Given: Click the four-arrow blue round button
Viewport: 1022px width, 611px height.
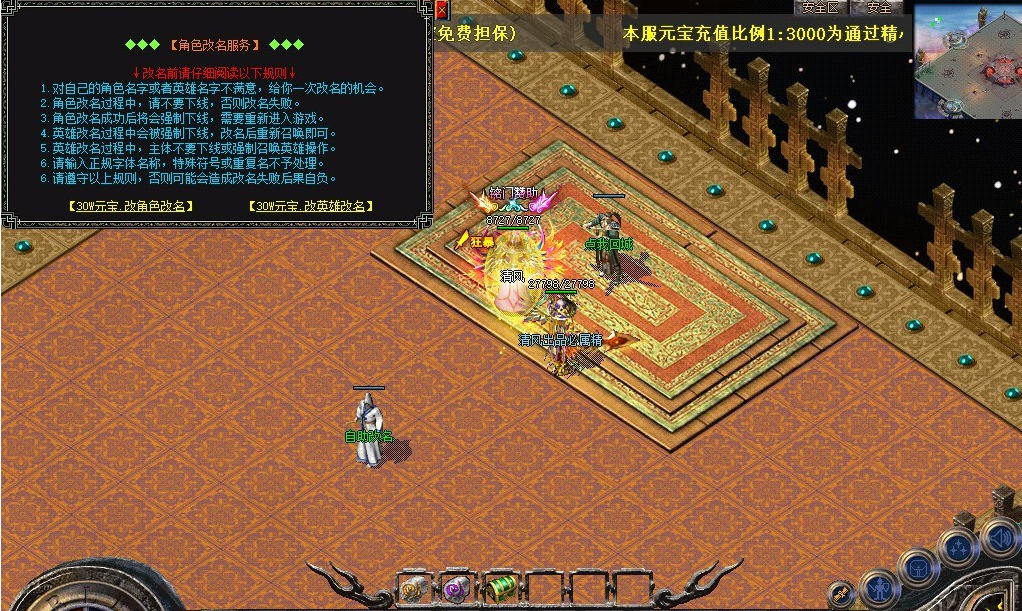Looking at the screenshot, I should point(960,547).
